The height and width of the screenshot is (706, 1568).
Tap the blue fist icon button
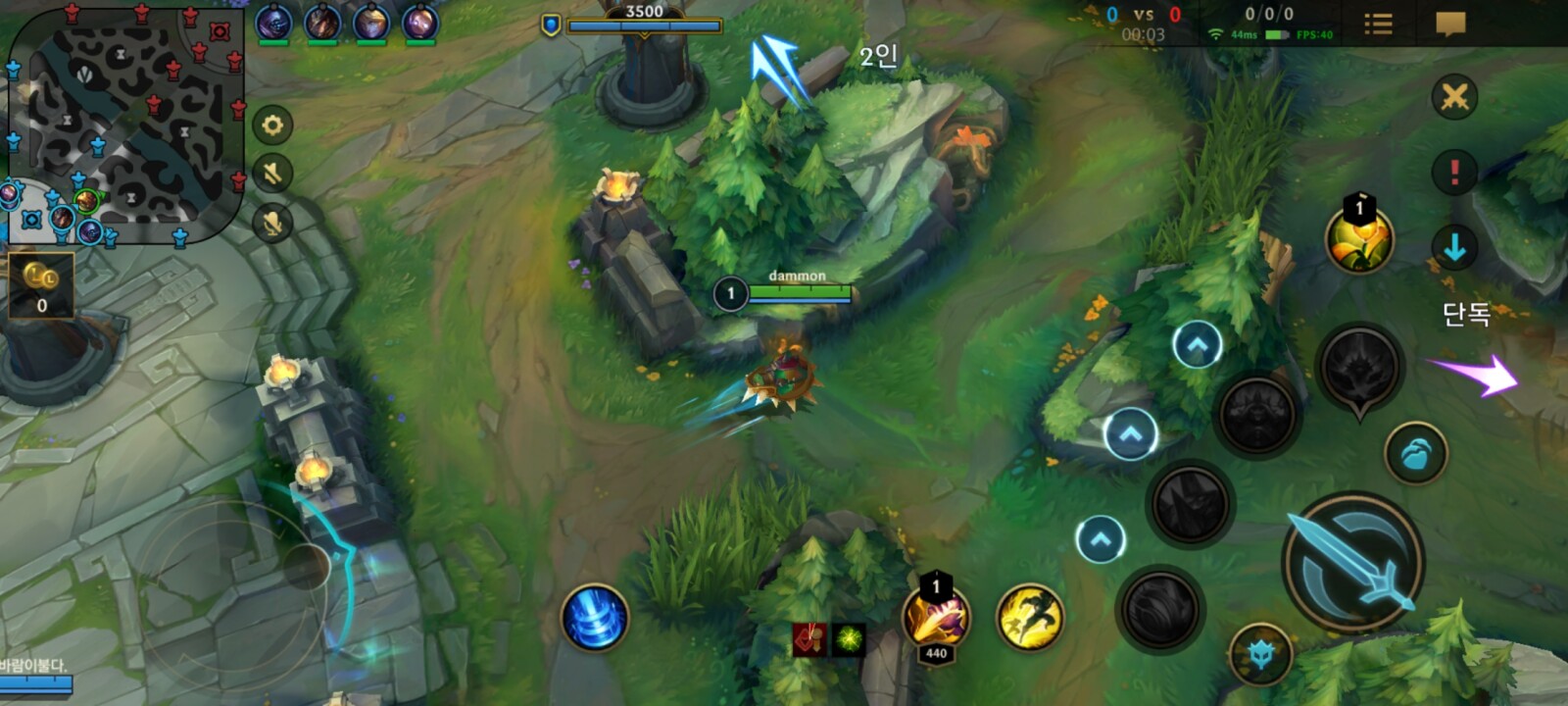(x=1416, y=454)
